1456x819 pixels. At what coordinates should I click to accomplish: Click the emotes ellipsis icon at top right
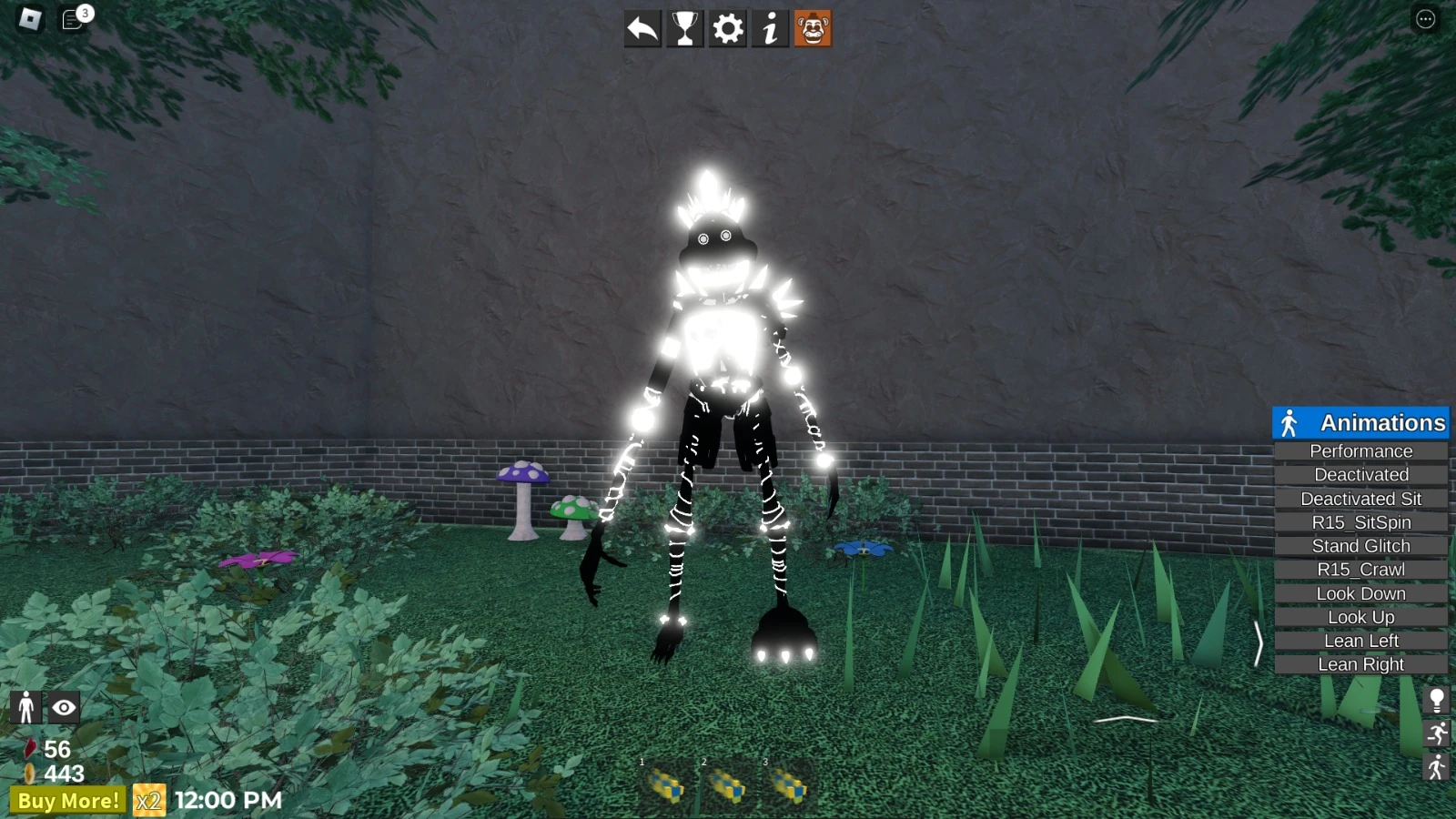point(1424,19)
